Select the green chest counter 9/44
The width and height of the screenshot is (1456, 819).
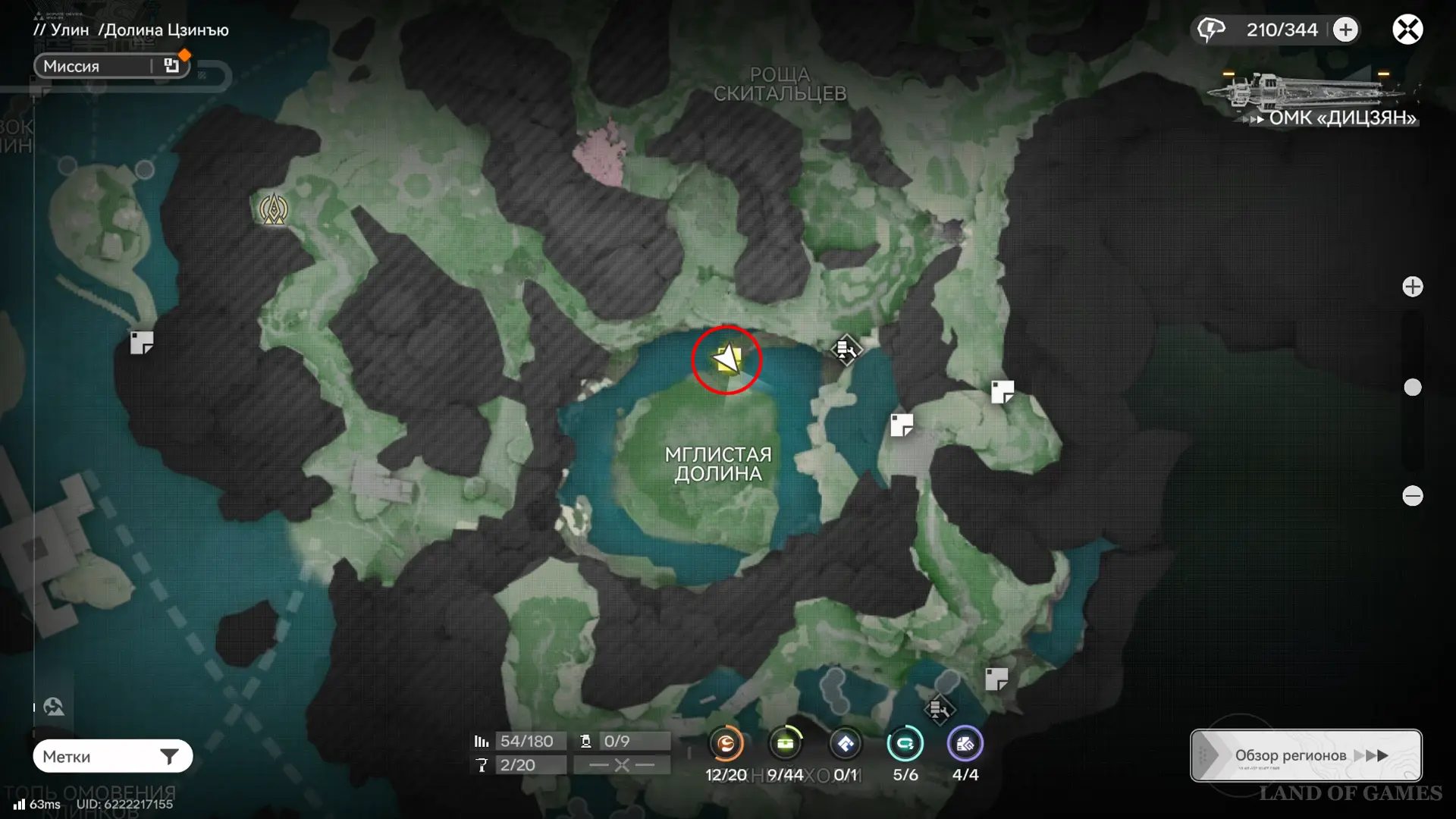(785, 744)
